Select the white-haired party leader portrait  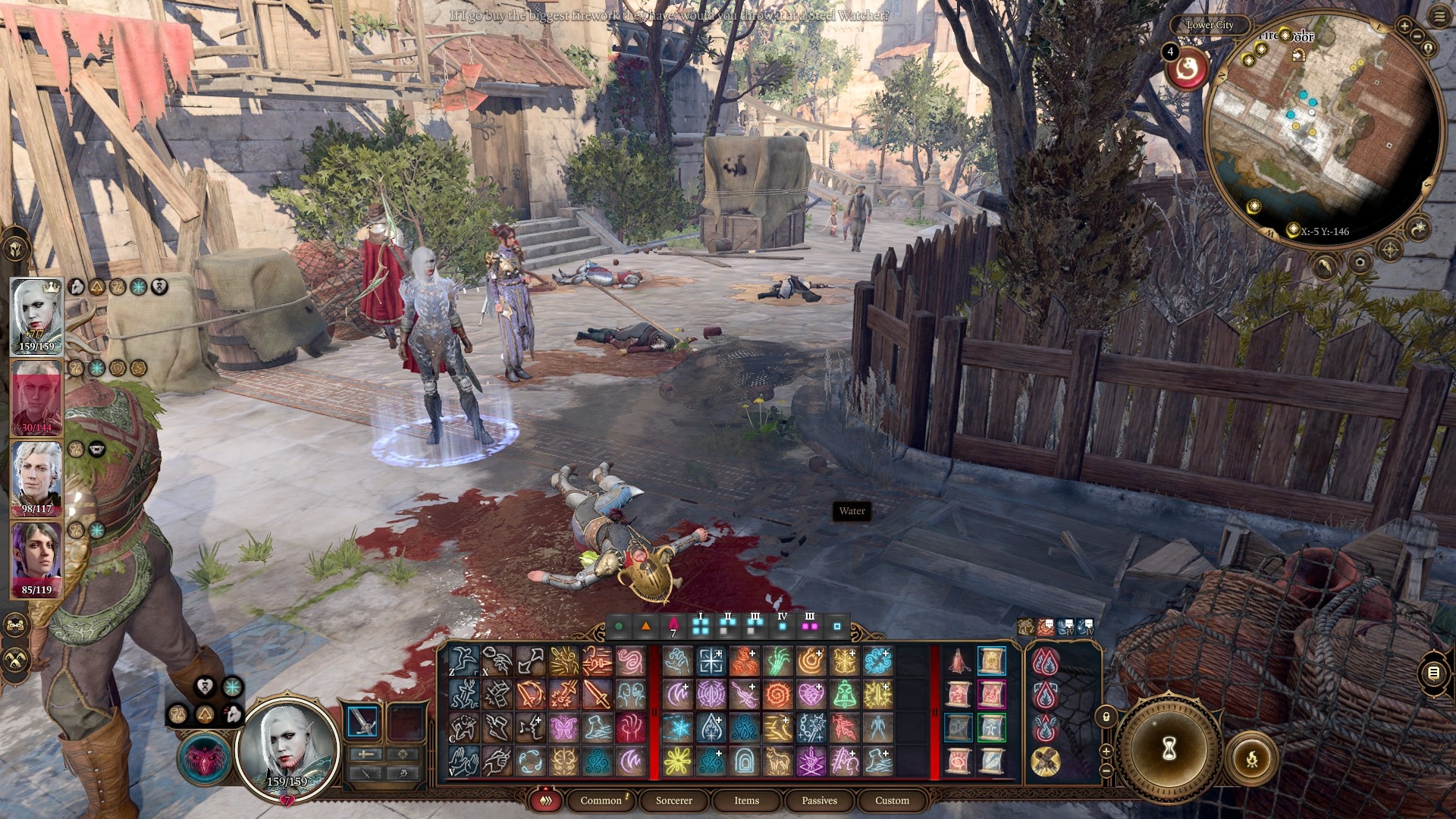36,315
